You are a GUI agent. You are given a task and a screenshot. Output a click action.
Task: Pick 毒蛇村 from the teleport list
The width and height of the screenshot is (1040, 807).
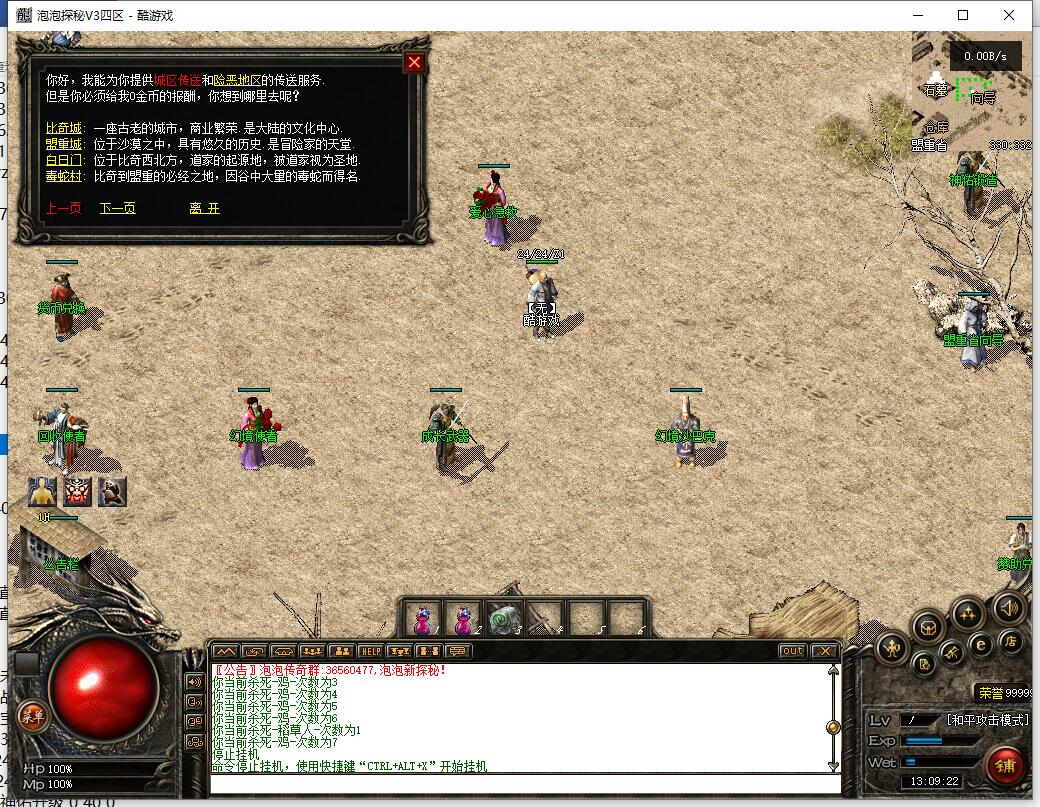click(64, 175)
